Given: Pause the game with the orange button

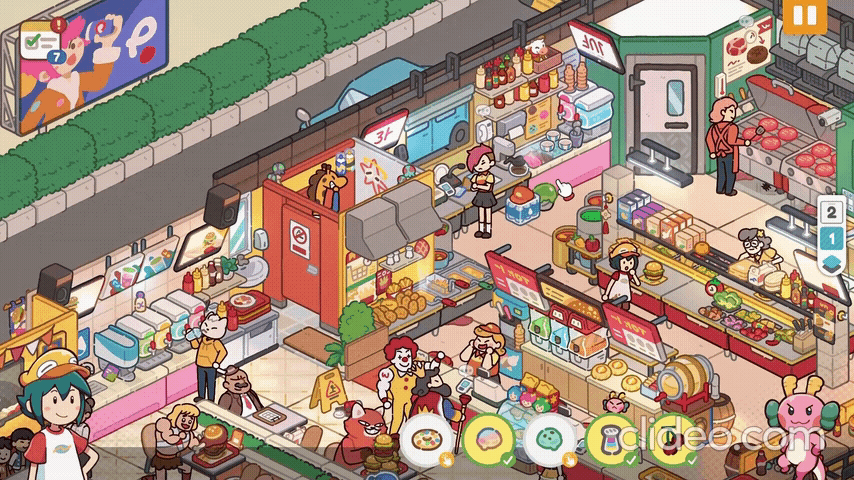Looking at the screenshot, I should tap(801, 17).
